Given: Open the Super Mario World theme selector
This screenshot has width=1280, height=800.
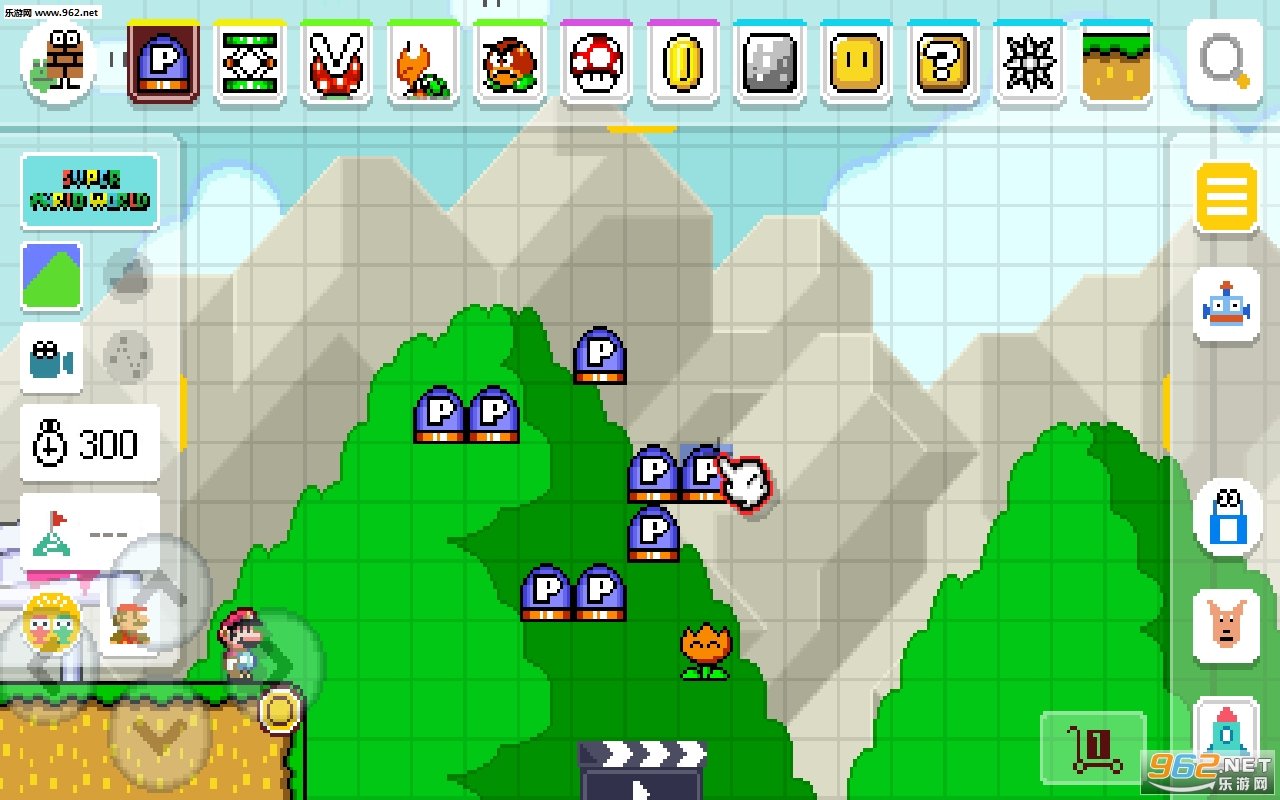Looking at the screenshot, I should pos(88,189).
